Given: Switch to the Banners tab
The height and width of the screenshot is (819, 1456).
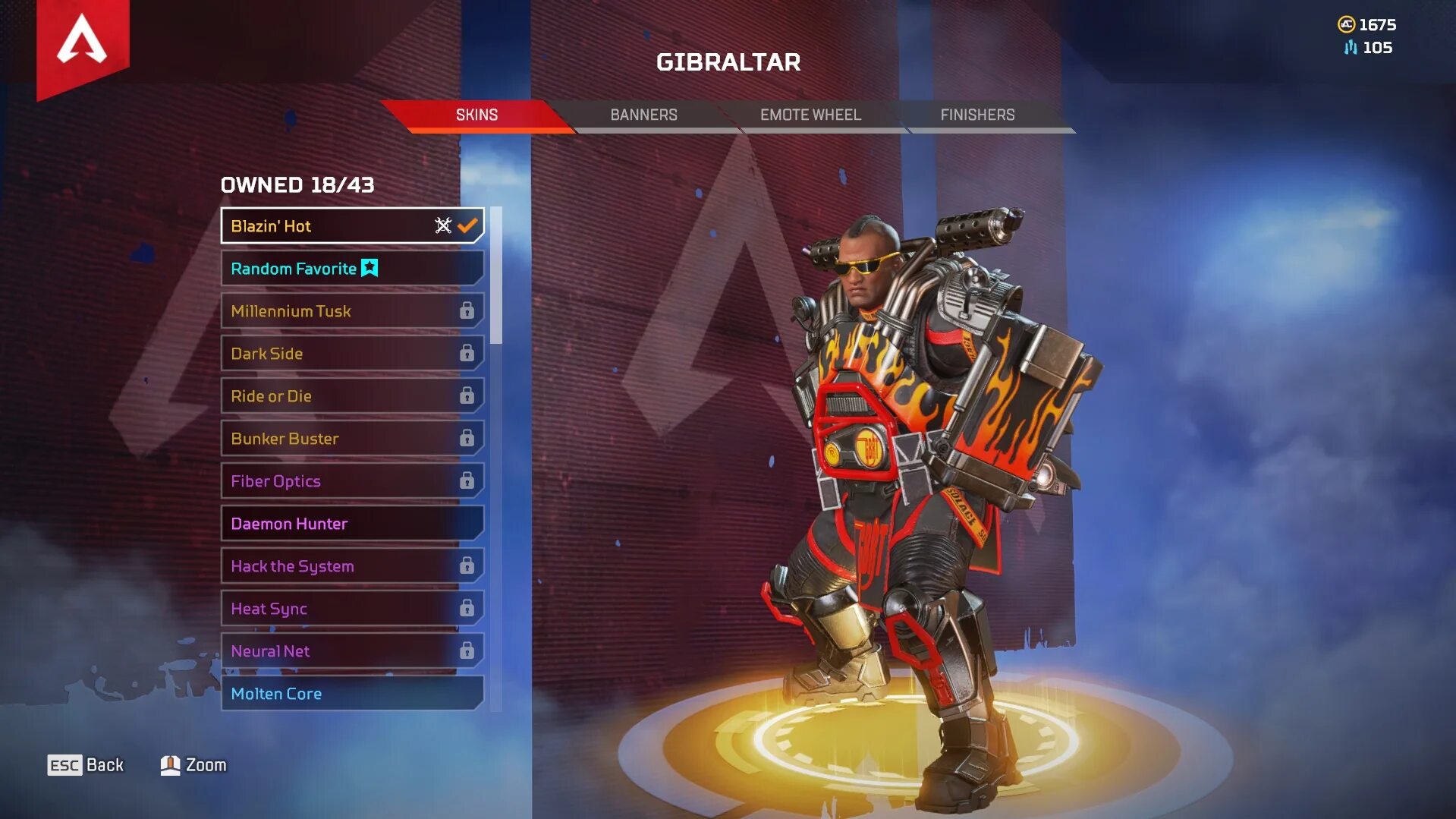Looking at the screenshot, I should (643, 115).
